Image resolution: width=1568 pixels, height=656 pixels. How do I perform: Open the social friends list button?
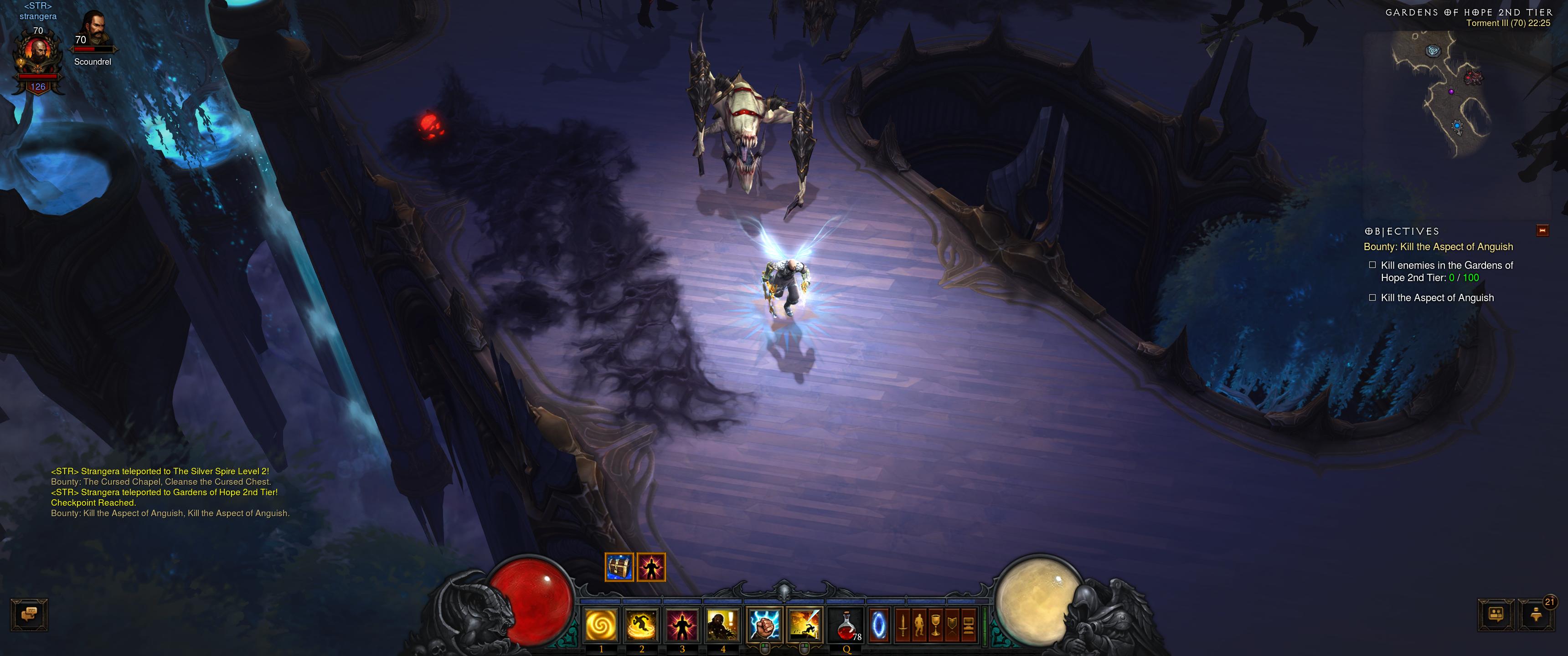pyautogui.click(x=1496, y=615)
